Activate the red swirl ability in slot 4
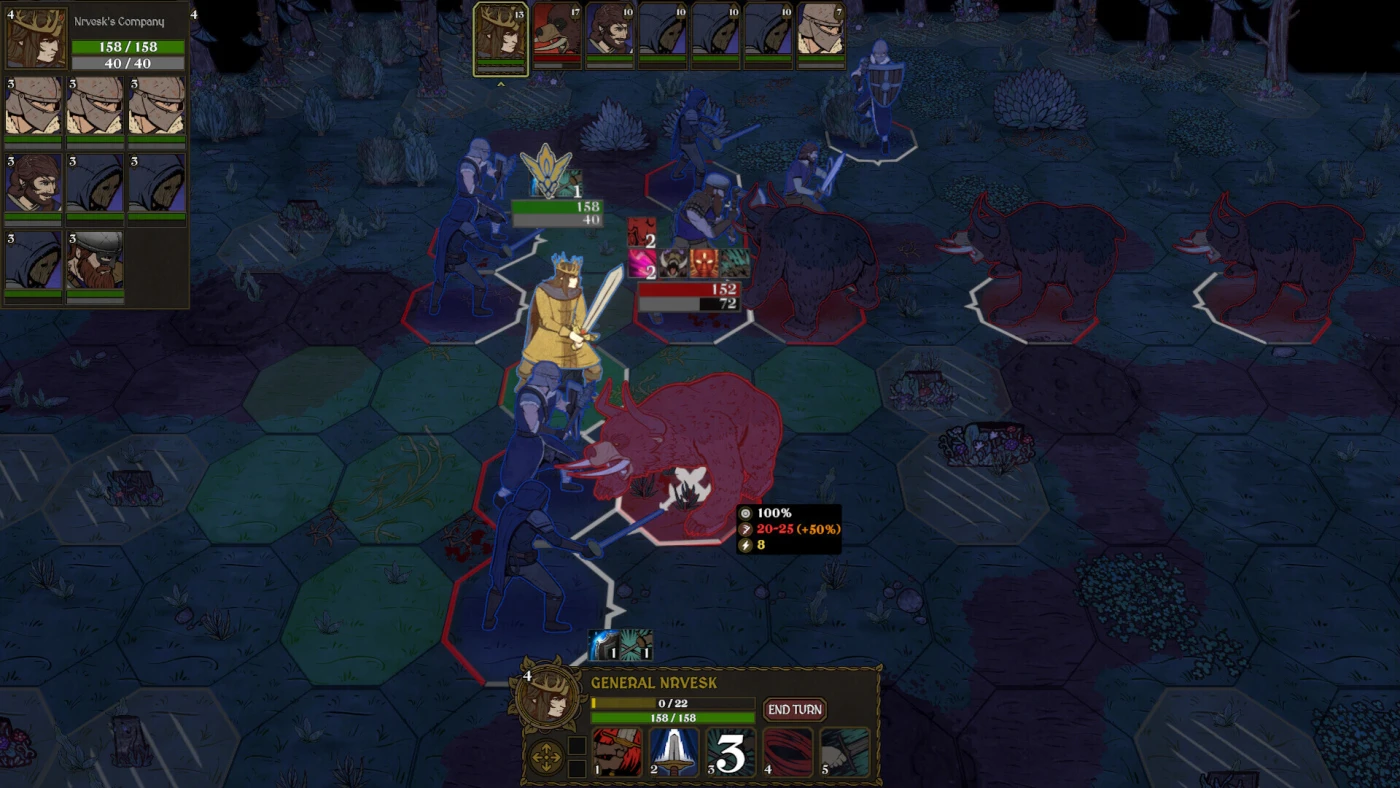This screenshot has width=1400, height=788. pos(788,753)
